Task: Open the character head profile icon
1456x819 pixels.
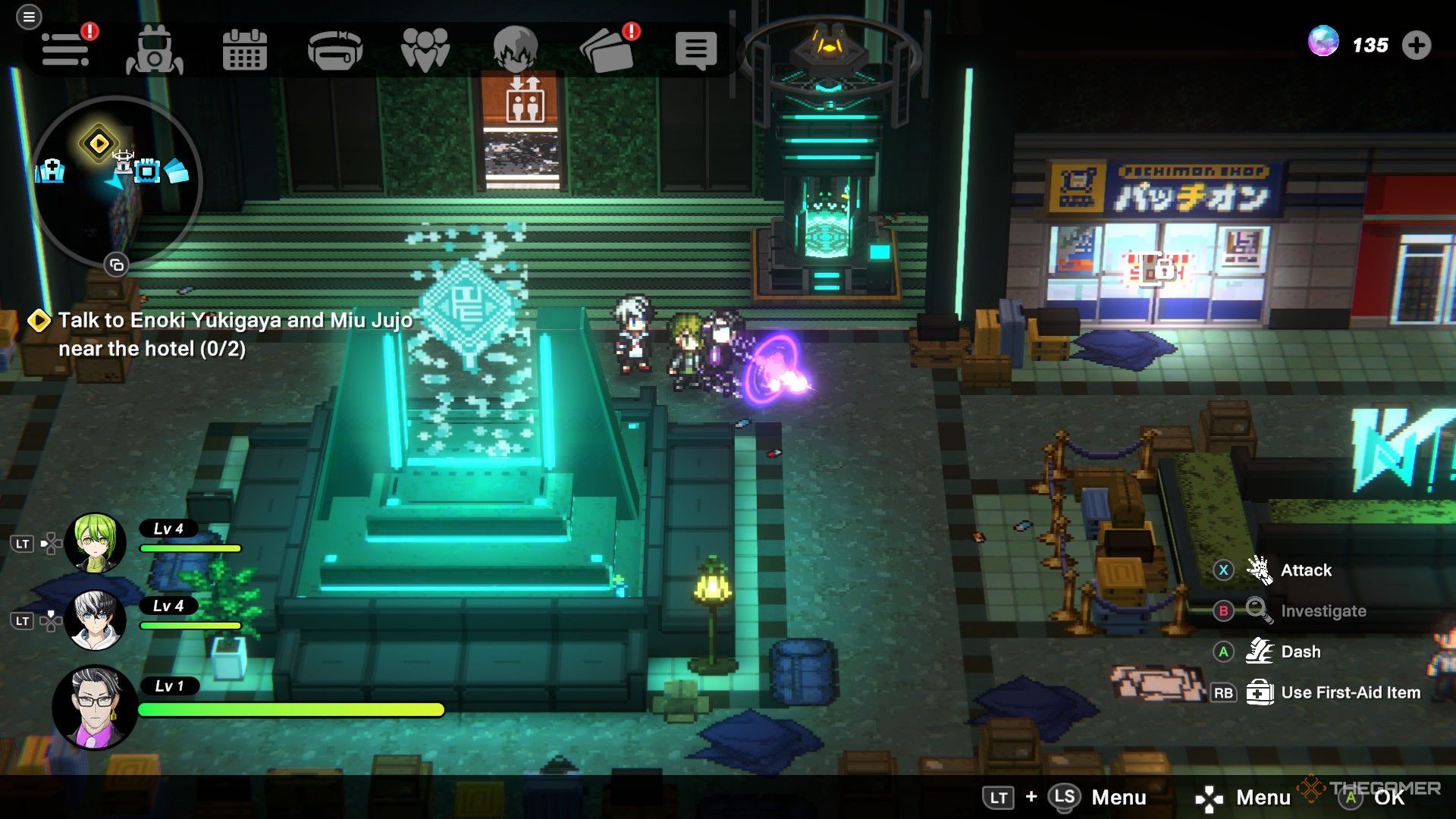Action: 515,50
